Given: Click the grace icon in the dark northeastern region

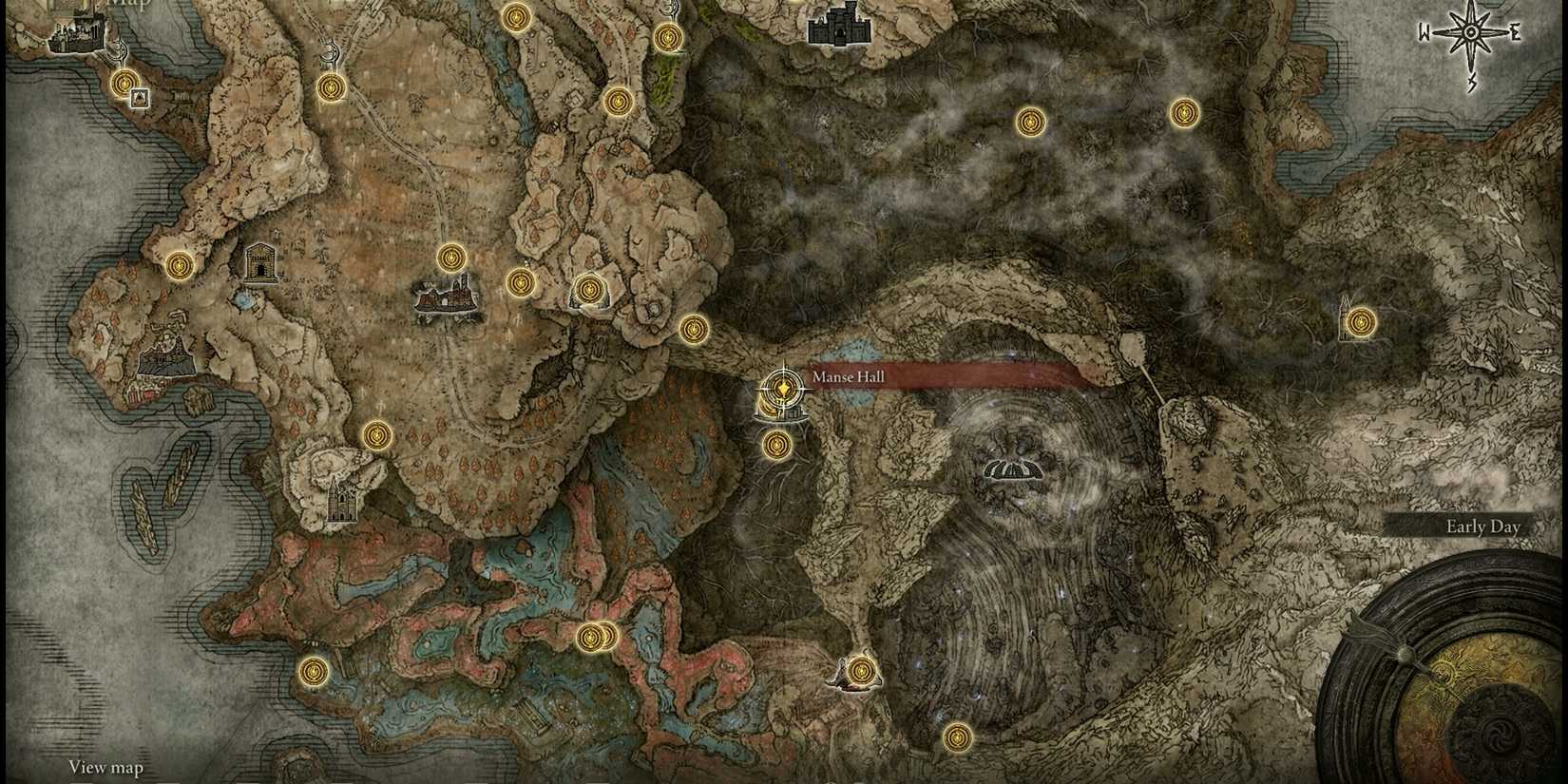Looking at the screenshot, I should pos(1032,121).
